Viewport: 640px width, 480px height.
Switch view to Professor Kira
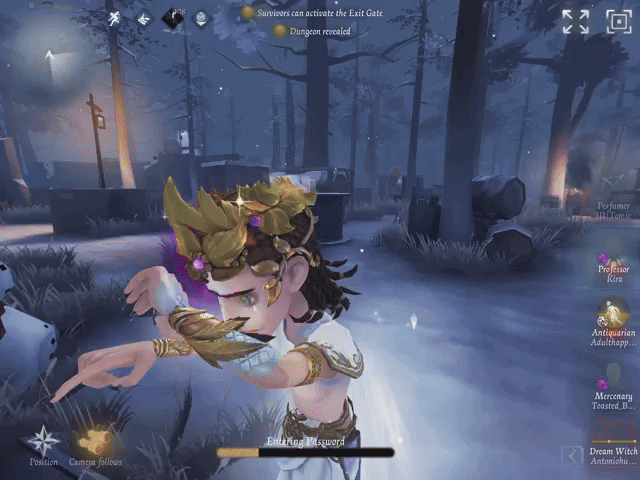(x=614, y=268)
